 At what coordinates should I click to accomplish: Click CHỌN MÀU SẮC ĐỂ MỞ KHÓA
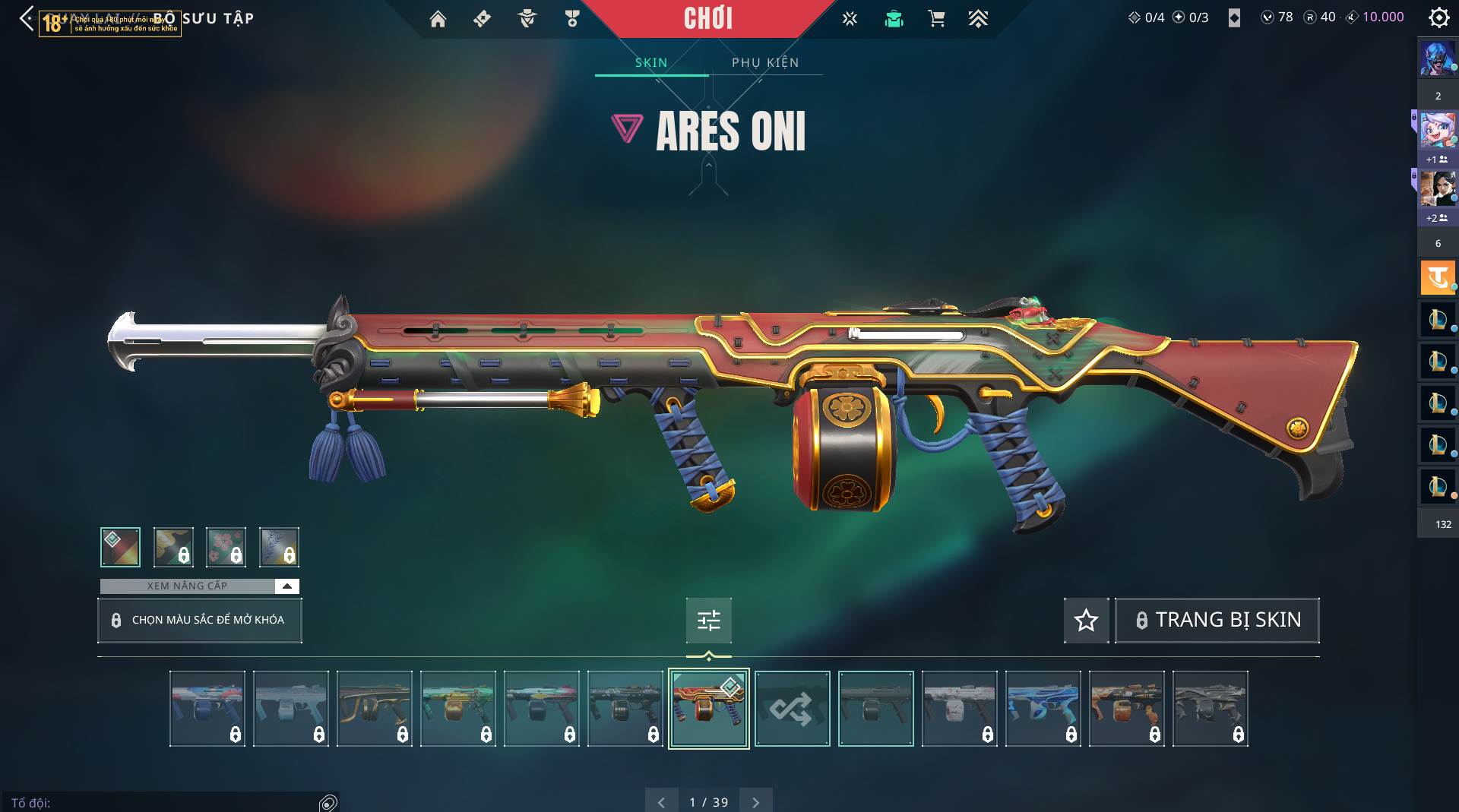point(200,621)
